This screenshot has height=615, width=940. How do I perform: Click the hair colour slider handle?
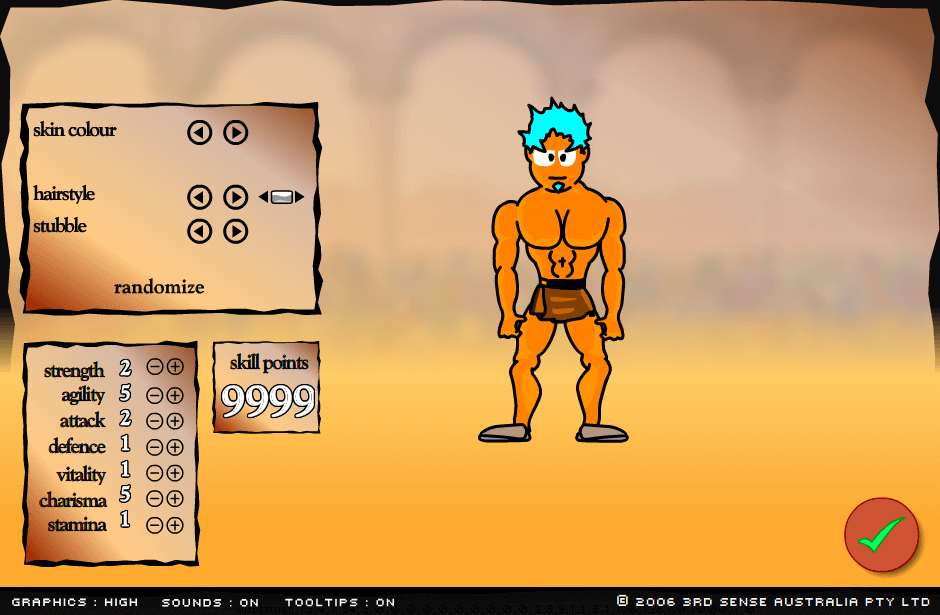tap(281, 197)
